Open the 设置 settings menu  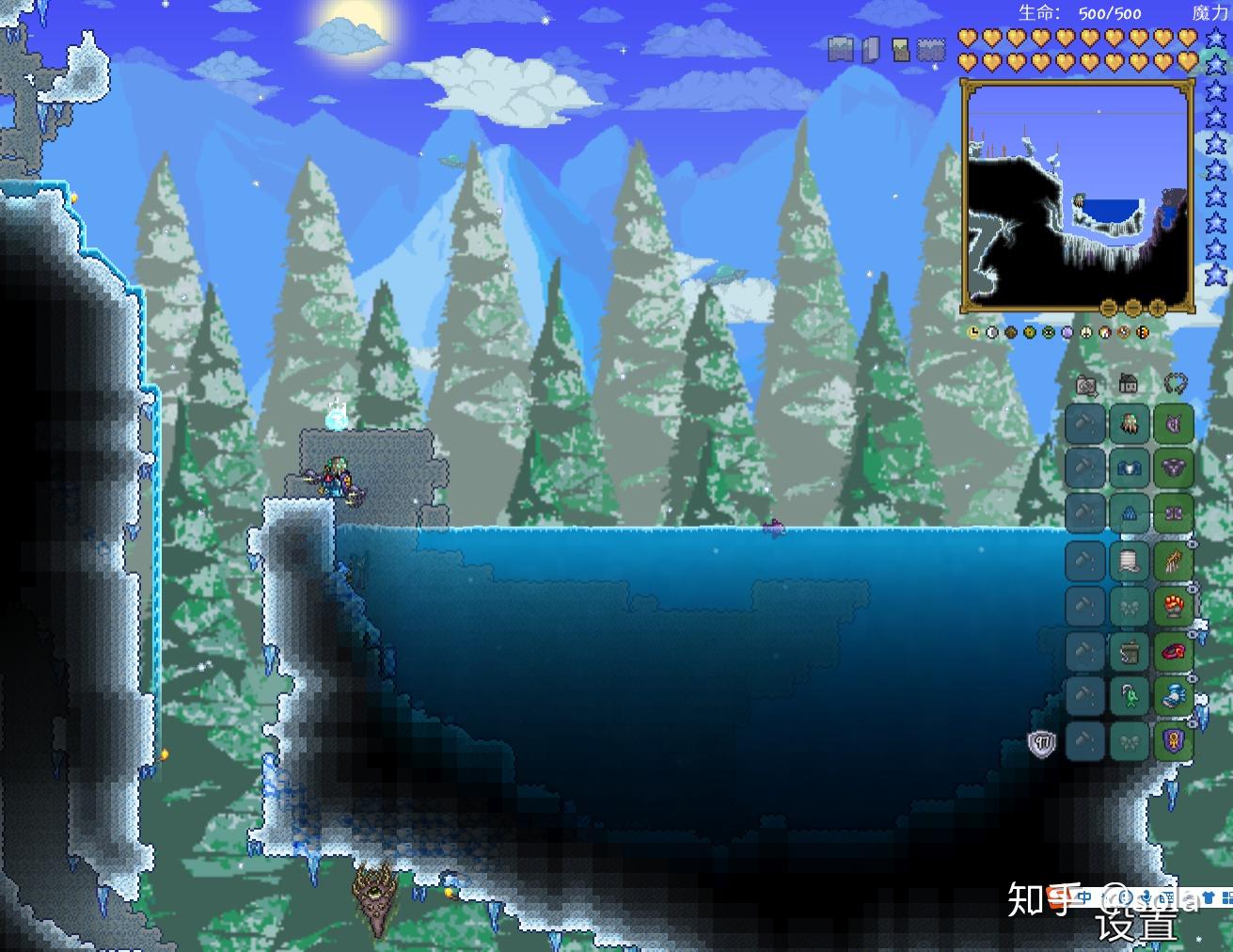click(x=1136, y=924)
